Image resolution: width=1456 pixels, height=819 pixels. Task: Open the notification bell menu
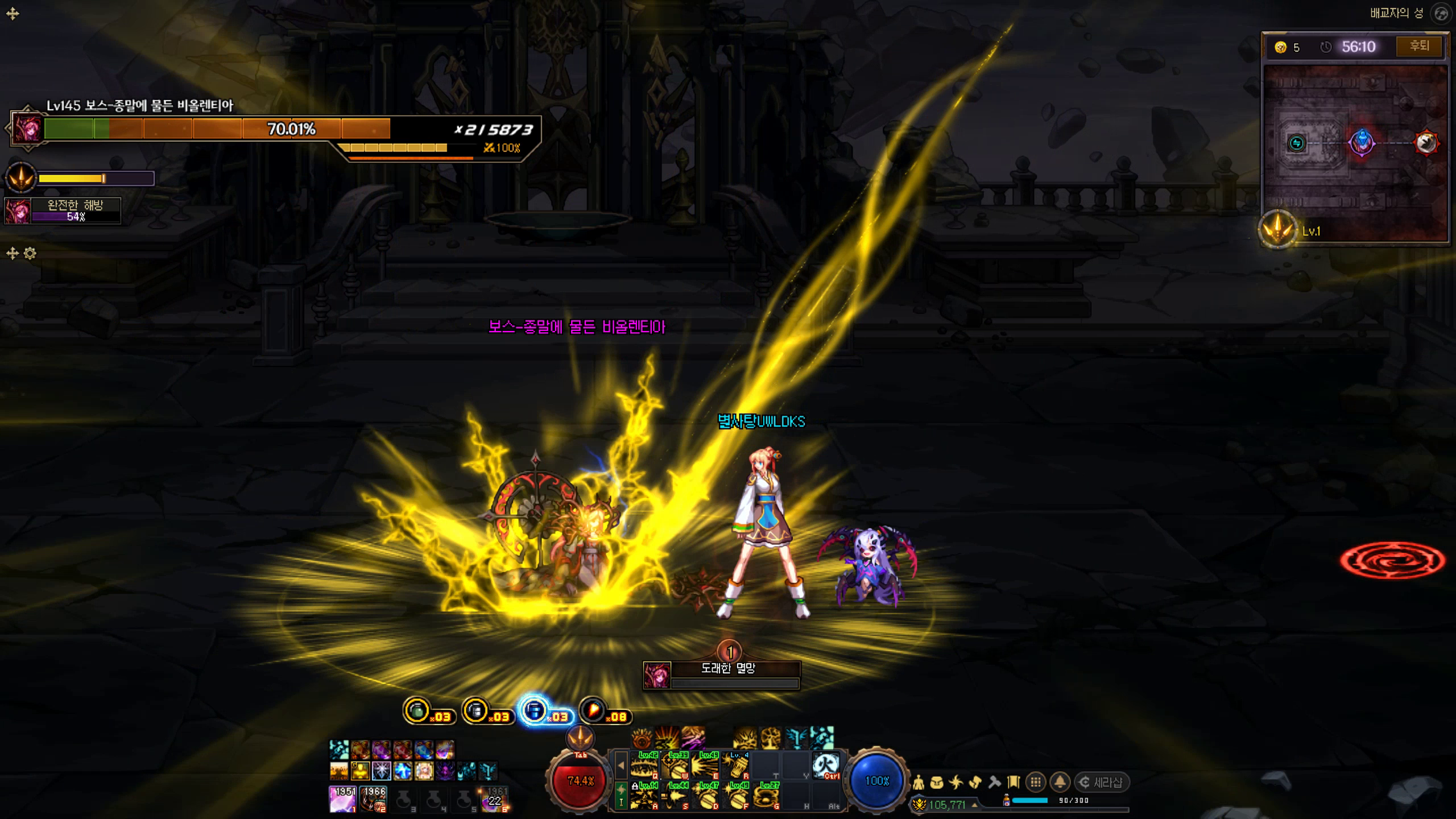pos(1060,783)
